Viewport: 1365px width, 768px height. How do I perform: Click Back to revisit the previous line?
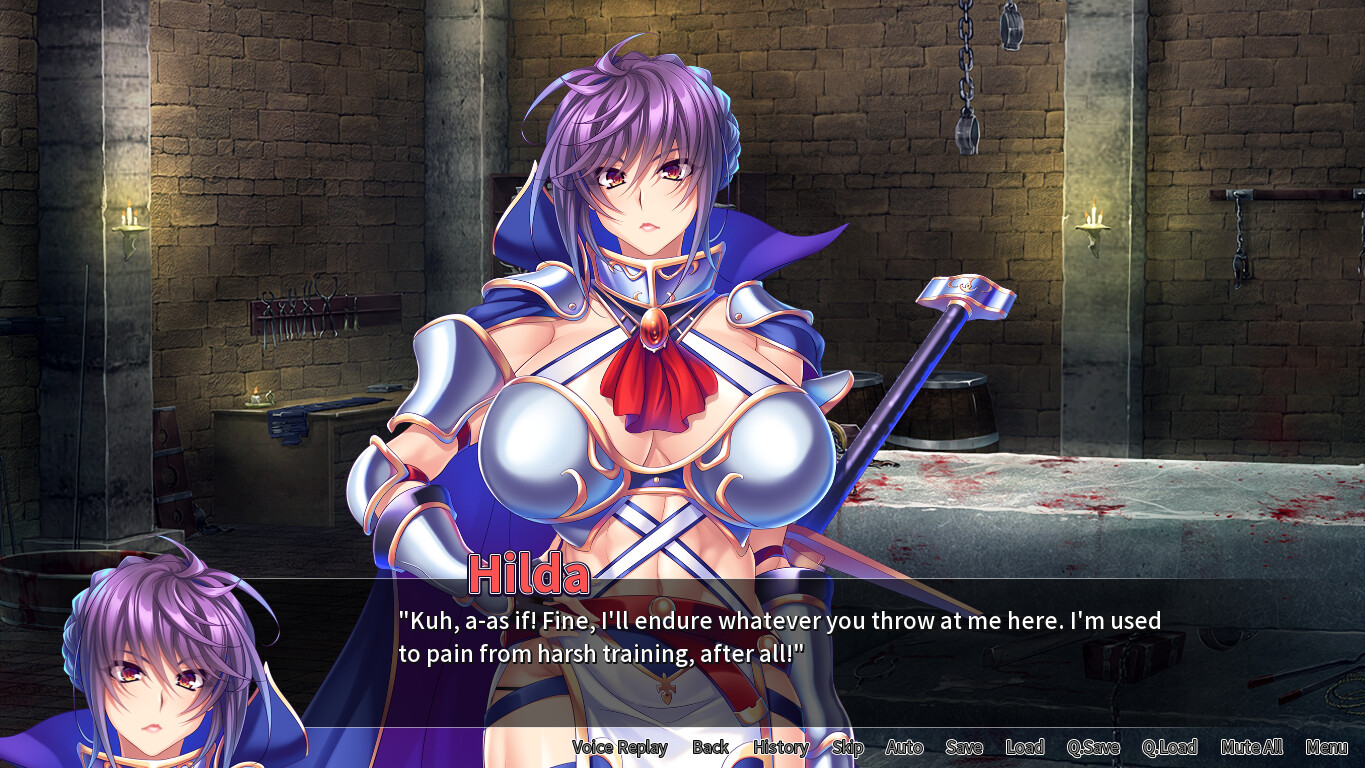point(710,747)
